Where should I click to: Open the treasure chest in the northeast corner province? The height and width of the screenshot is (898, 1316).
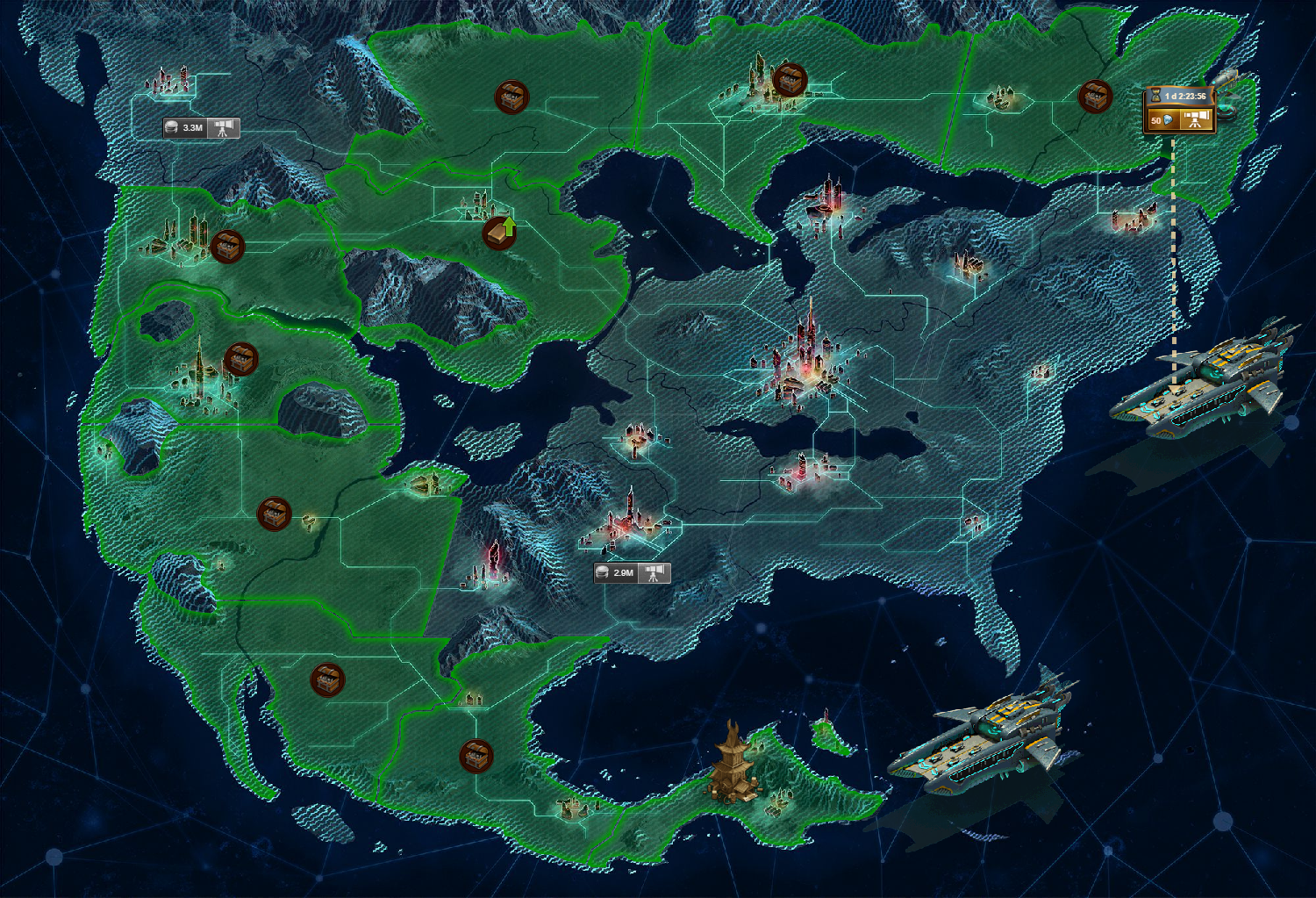pyautogui.click(x=1094, y=96)
